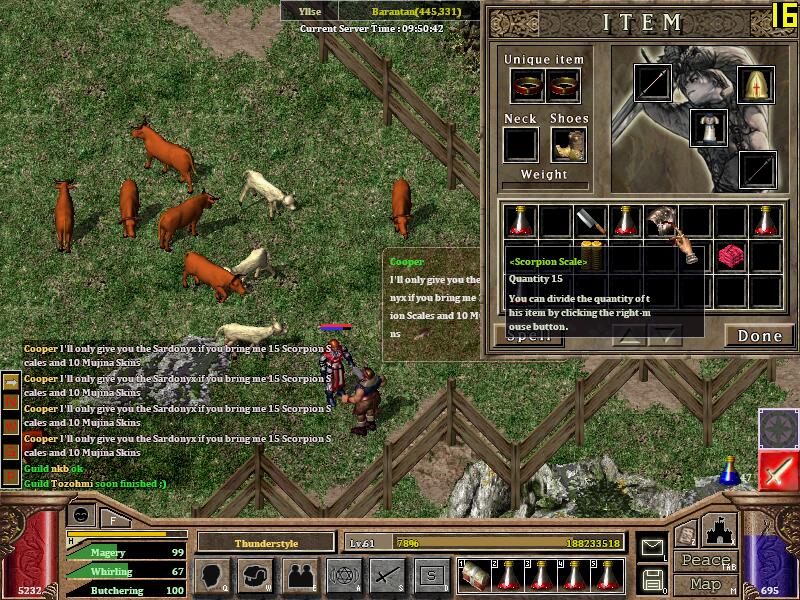Click the smiley face emote button
The image size is (800, 600).
pos(82,514)
